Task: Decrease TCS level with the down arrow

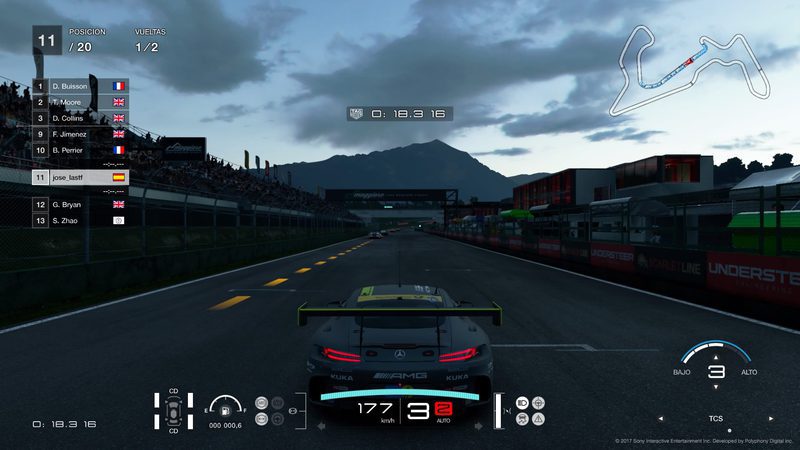Action: coord(715,388)
